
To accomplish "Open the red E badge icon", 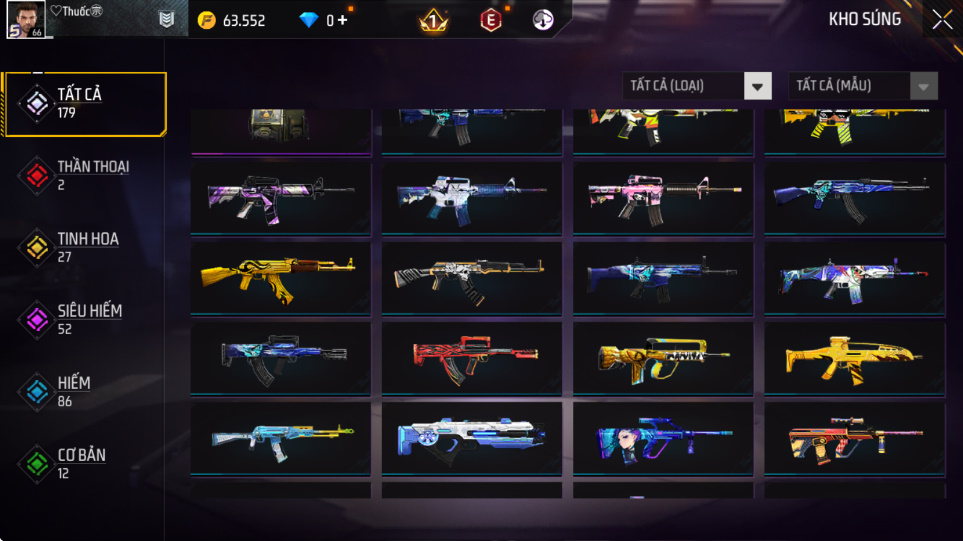I will [x=491, y=20].
